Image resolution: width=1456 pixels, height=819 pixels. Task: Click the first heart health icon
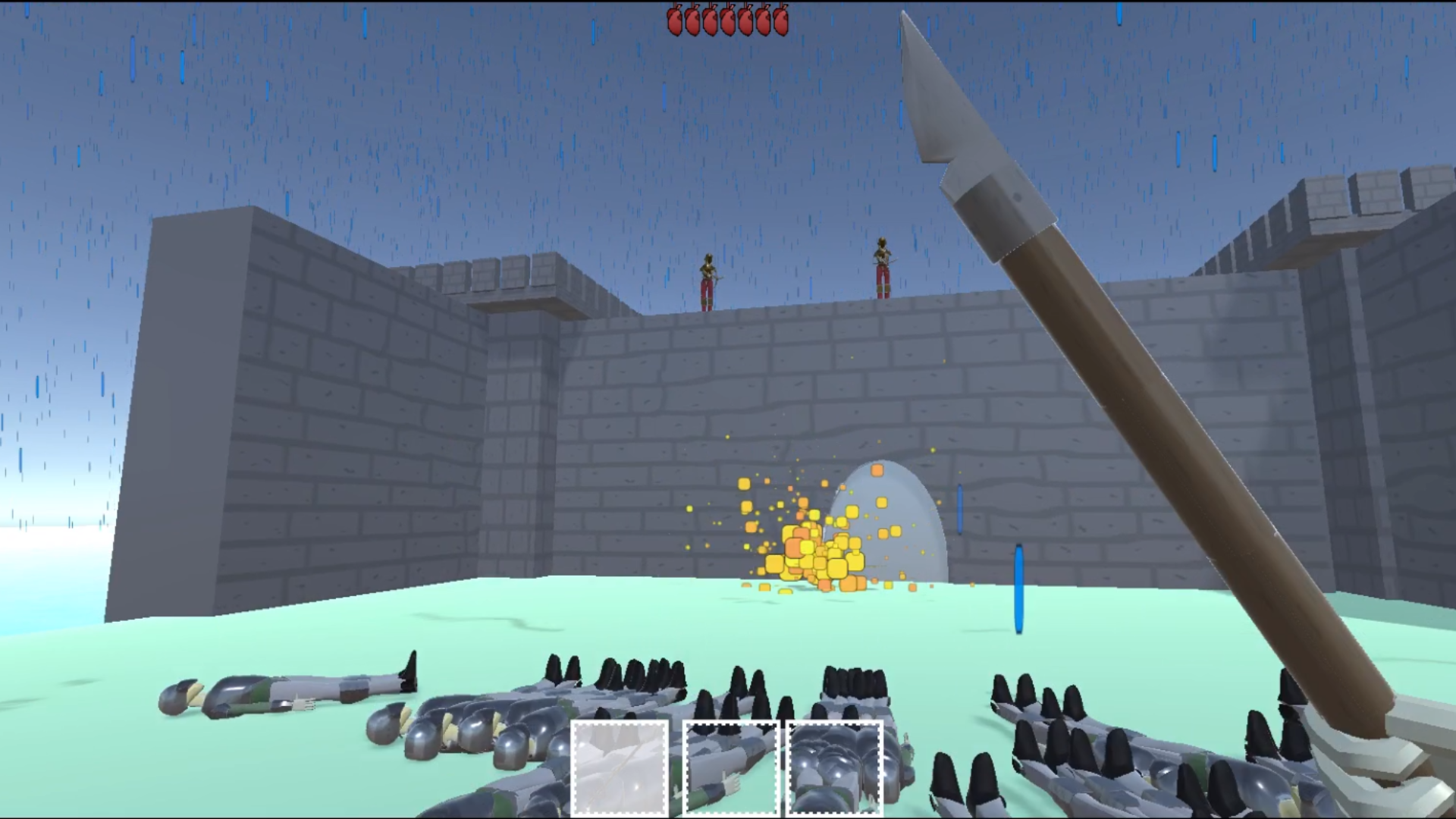(675, 23)
